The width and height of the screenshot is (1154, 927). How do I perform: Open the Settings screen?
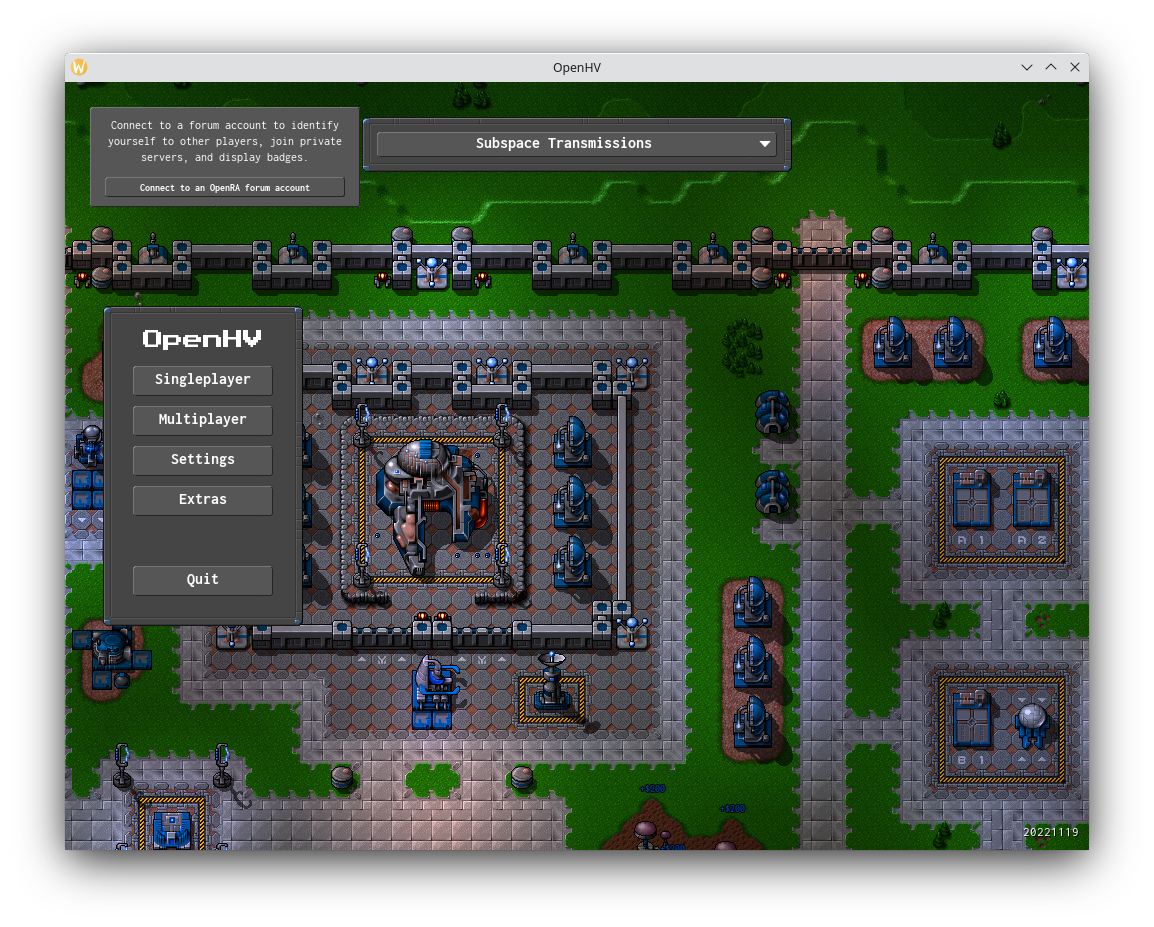coord(202,460)
